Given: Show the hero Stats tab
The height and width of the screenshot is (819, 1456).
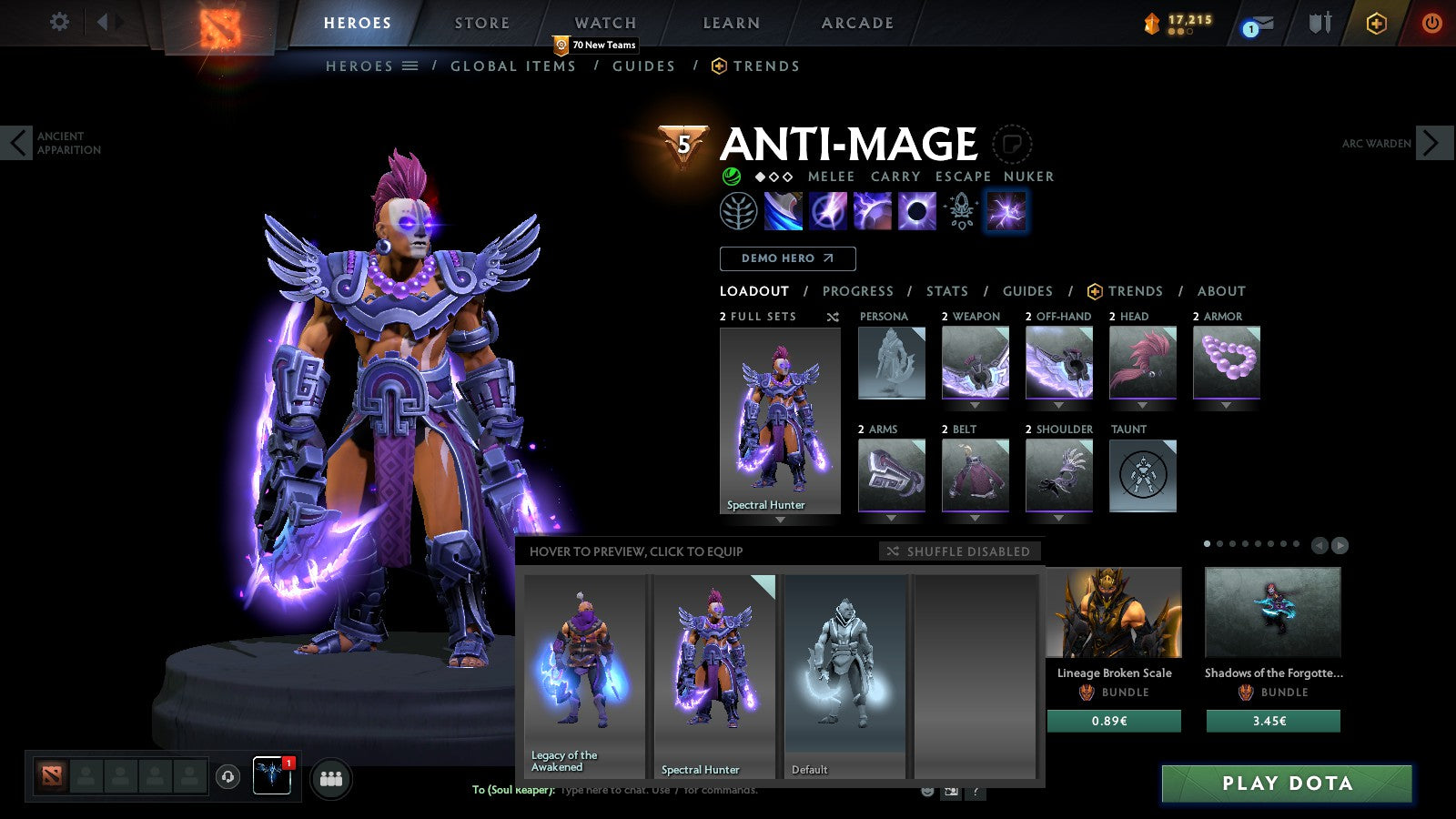Looking at the screenshot, I should (946, 291).
